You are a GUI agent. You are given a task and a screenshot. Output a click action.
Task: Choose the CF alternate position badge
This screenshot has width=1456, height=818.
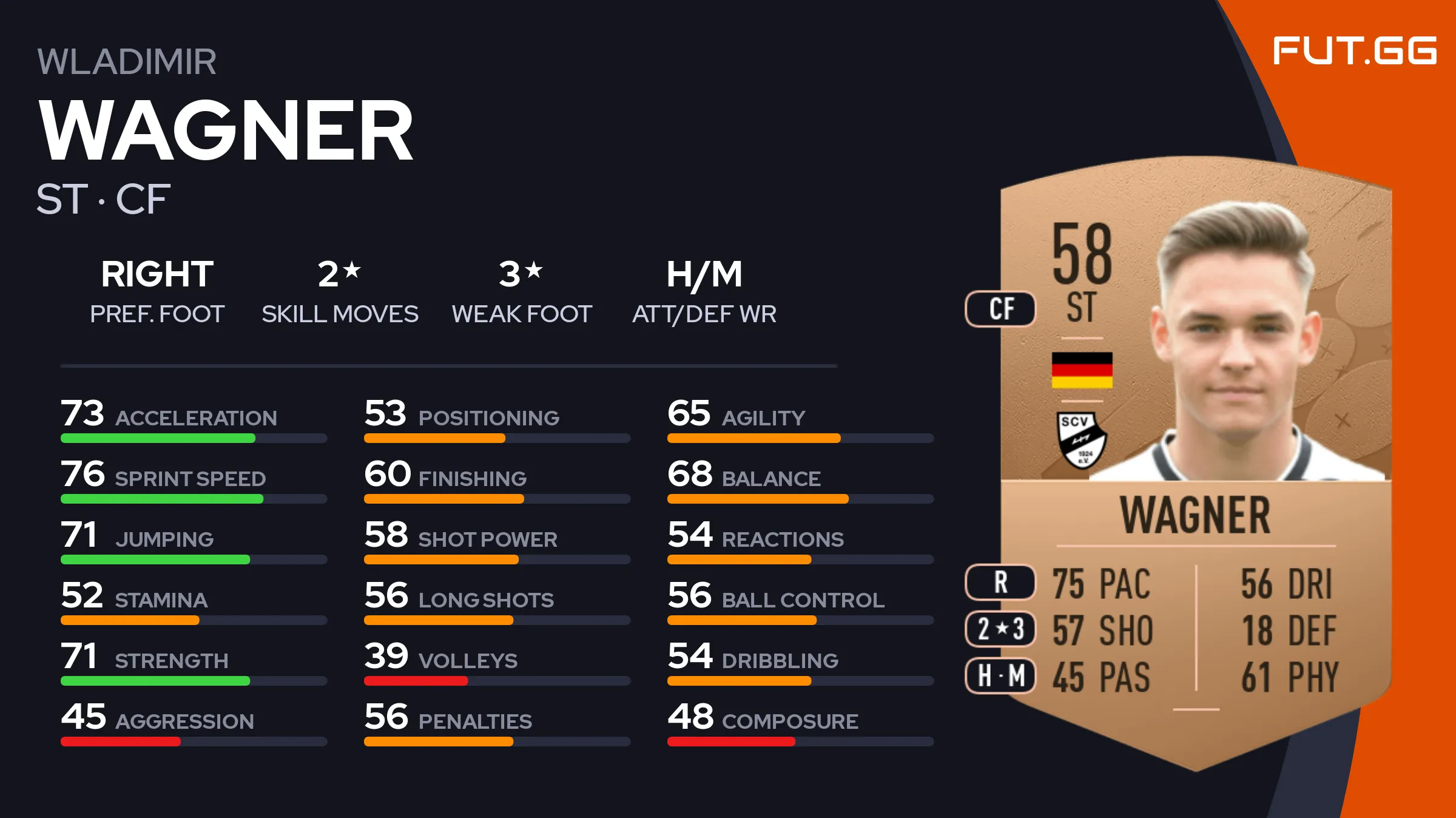tap(1000, 309)
